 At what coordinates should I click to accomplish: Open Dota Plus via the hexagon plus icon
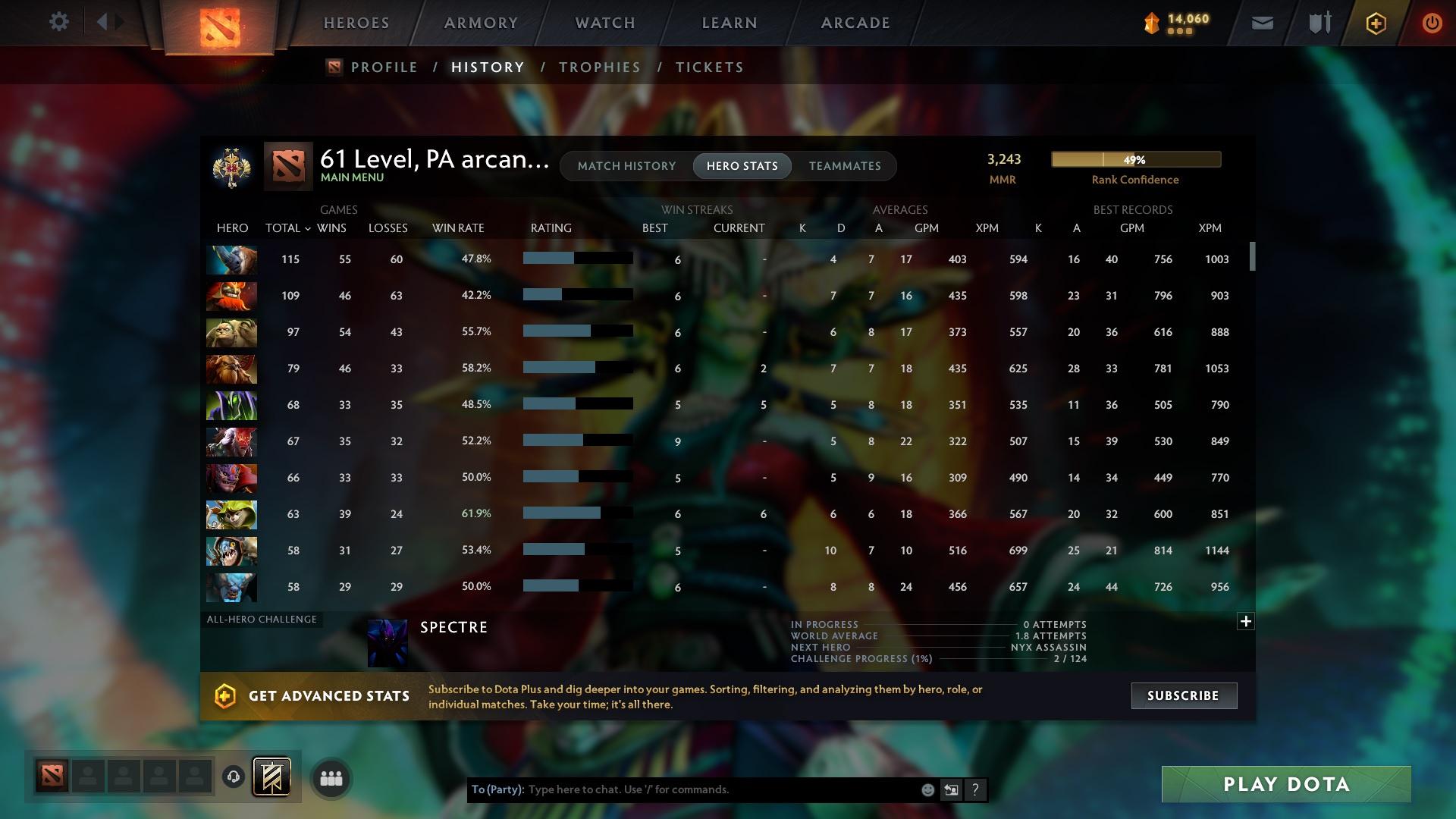(1375, 23)
